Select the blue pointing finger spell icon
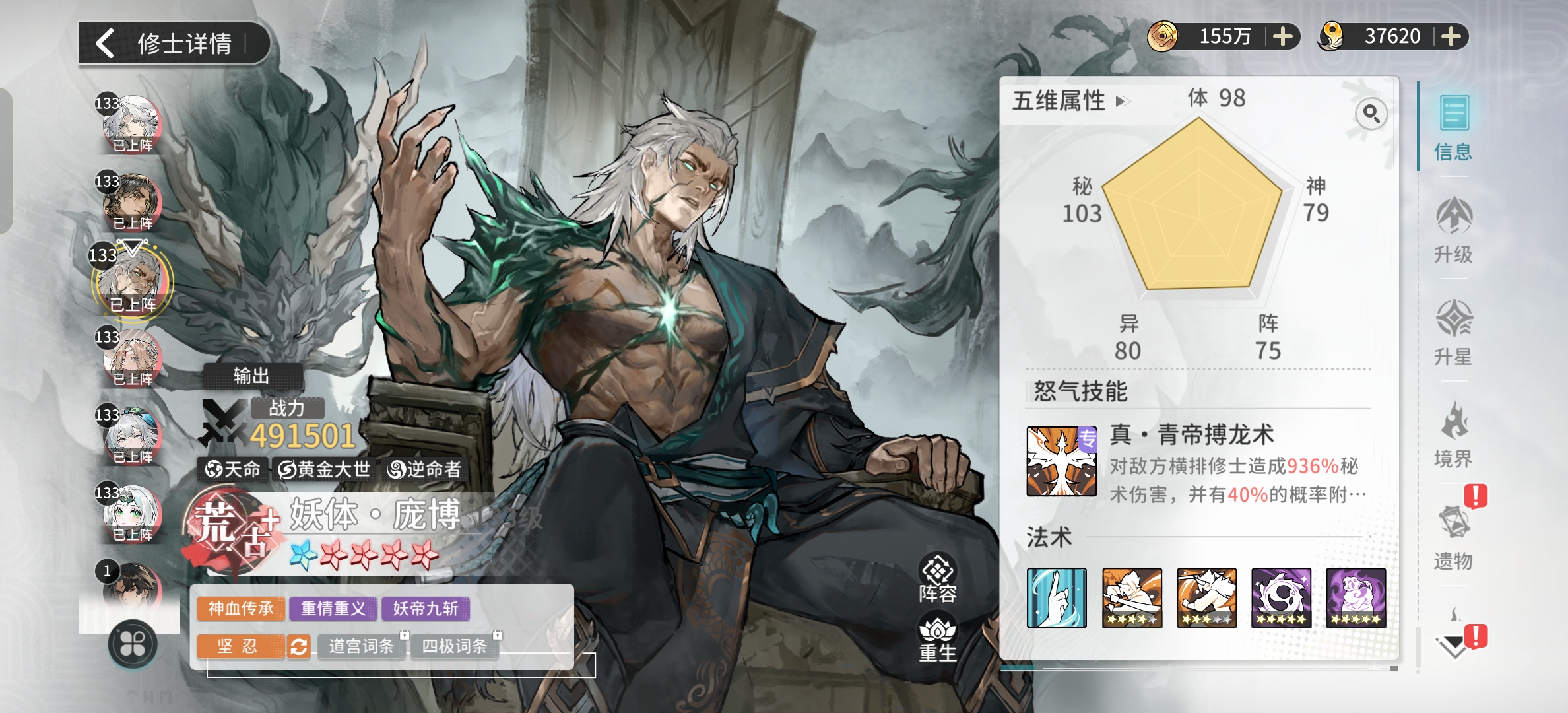1568x713 pixels. pos(1057,597)
